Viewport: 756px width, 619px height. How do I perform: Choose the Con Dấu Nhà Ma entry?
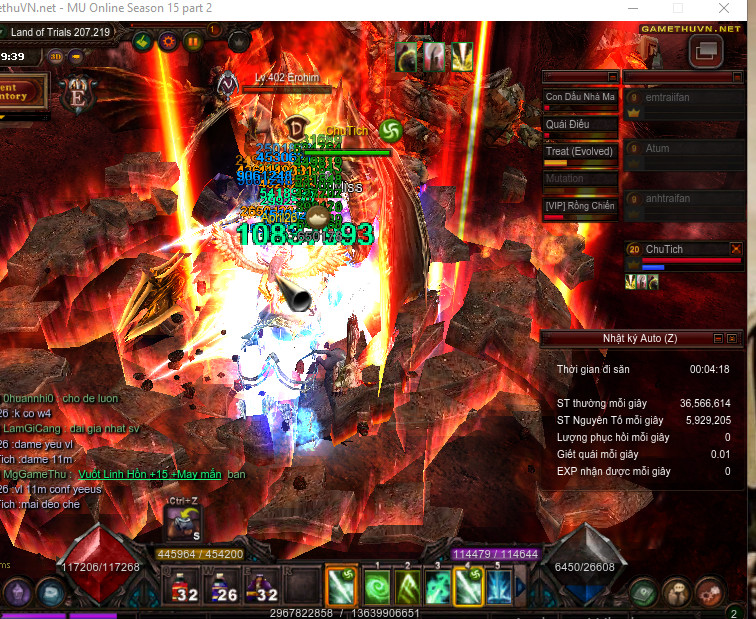click(x=580, y=98)
